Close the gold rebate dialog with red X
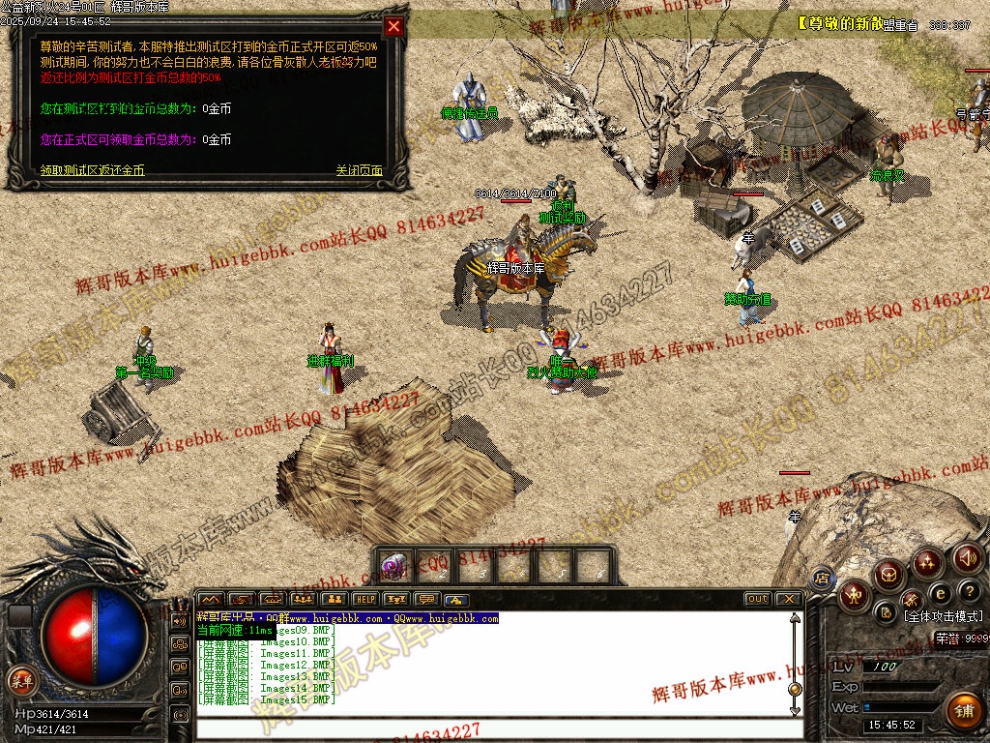The width and height of the screenshot is (990, 743). (x=394, y=27)
